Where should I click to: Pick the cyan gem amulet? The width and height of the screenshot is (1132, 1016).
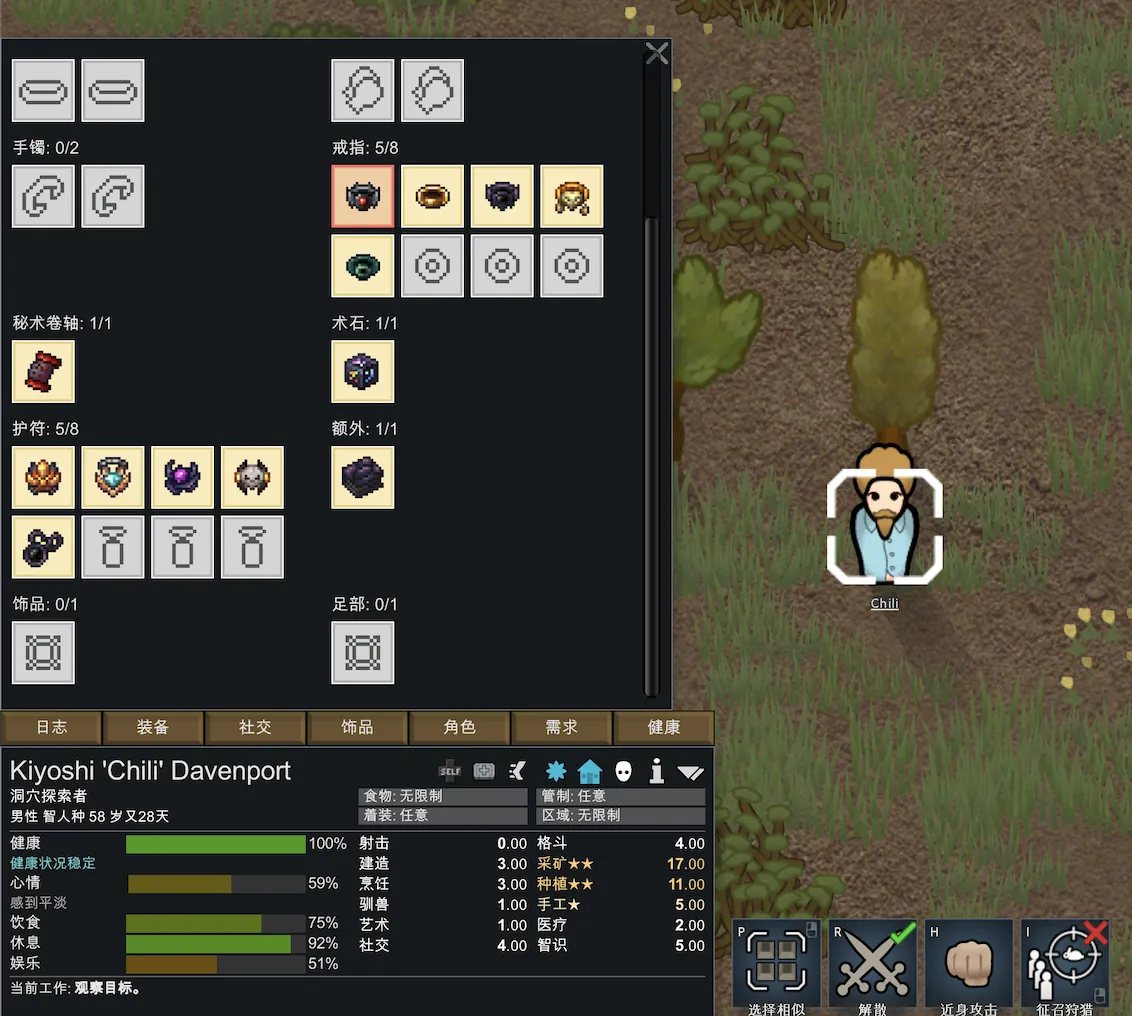(113, 477)
